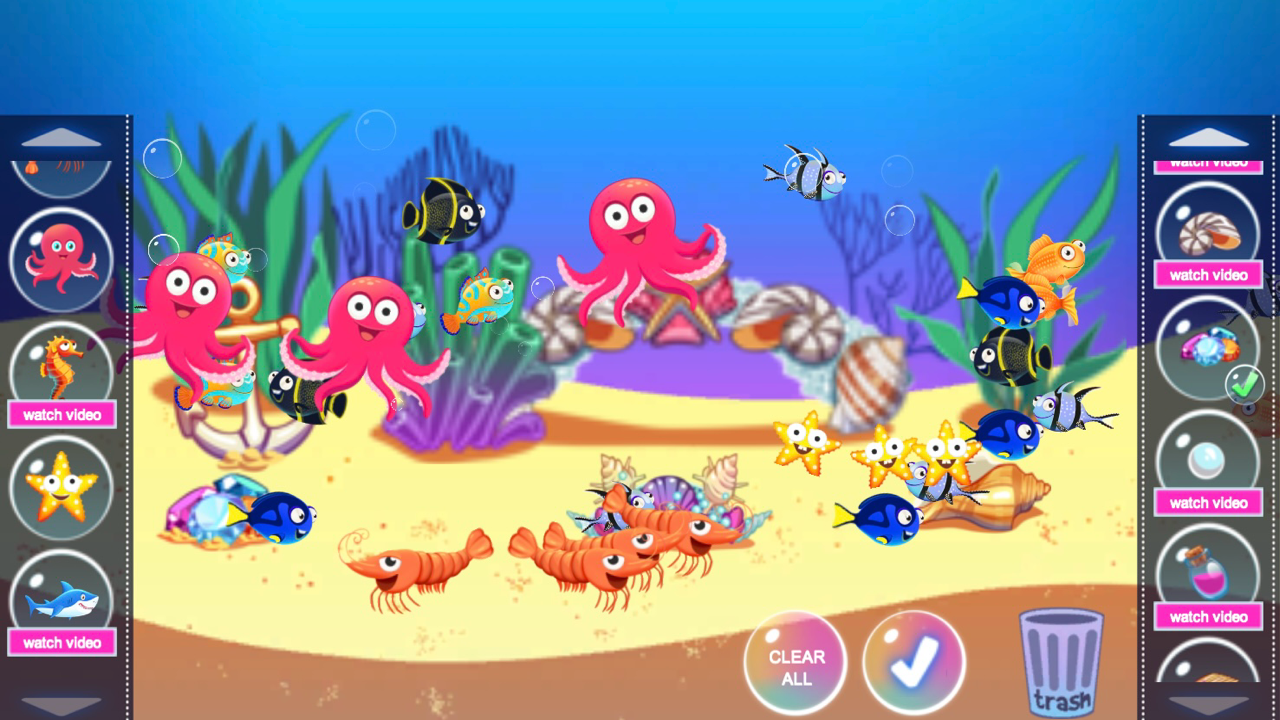Select the potion bottle icon in right sidebar
The width and height of the screenshot is (1280, 720).
1207,572
